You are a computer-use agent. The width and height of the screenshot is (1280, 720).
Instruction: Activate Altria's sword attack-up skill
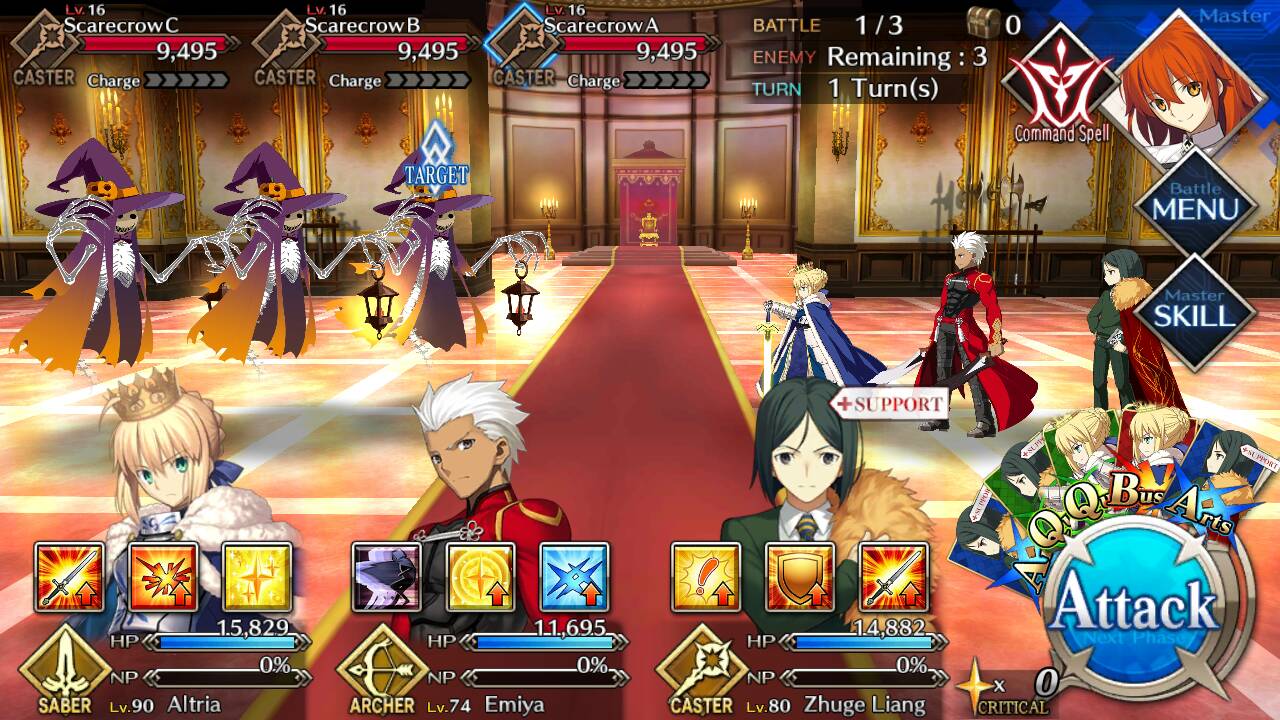click(x=70, y=577)
